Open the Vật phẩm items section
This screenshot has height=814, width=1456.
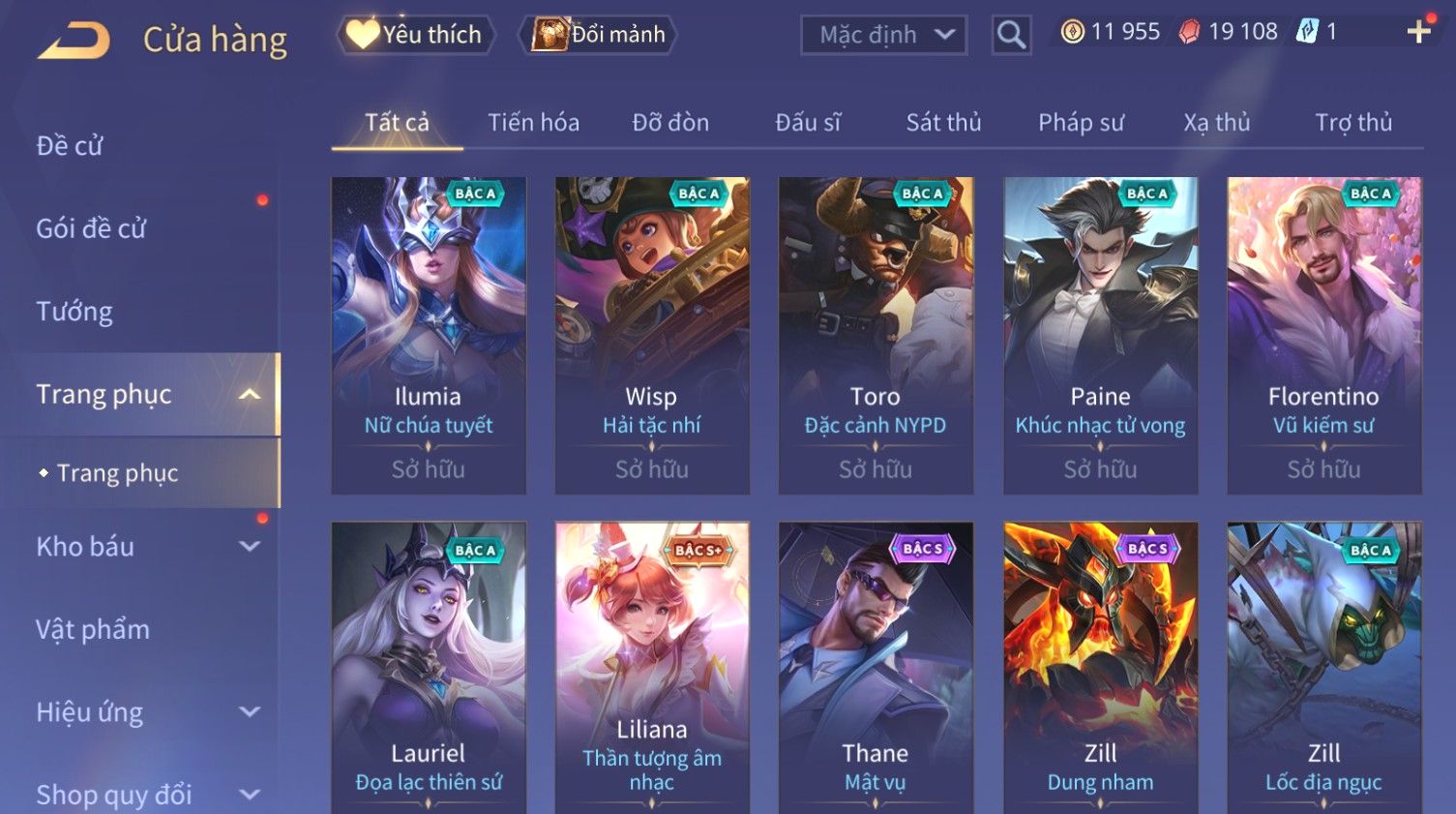point(93,630)
